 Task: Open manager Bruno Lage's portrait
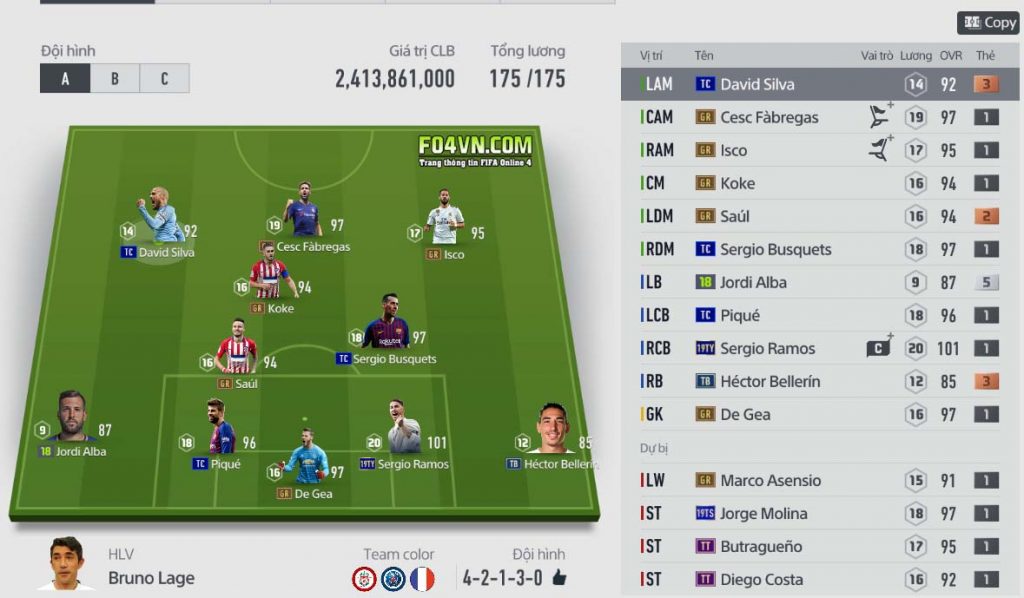(x=66, y=565)
